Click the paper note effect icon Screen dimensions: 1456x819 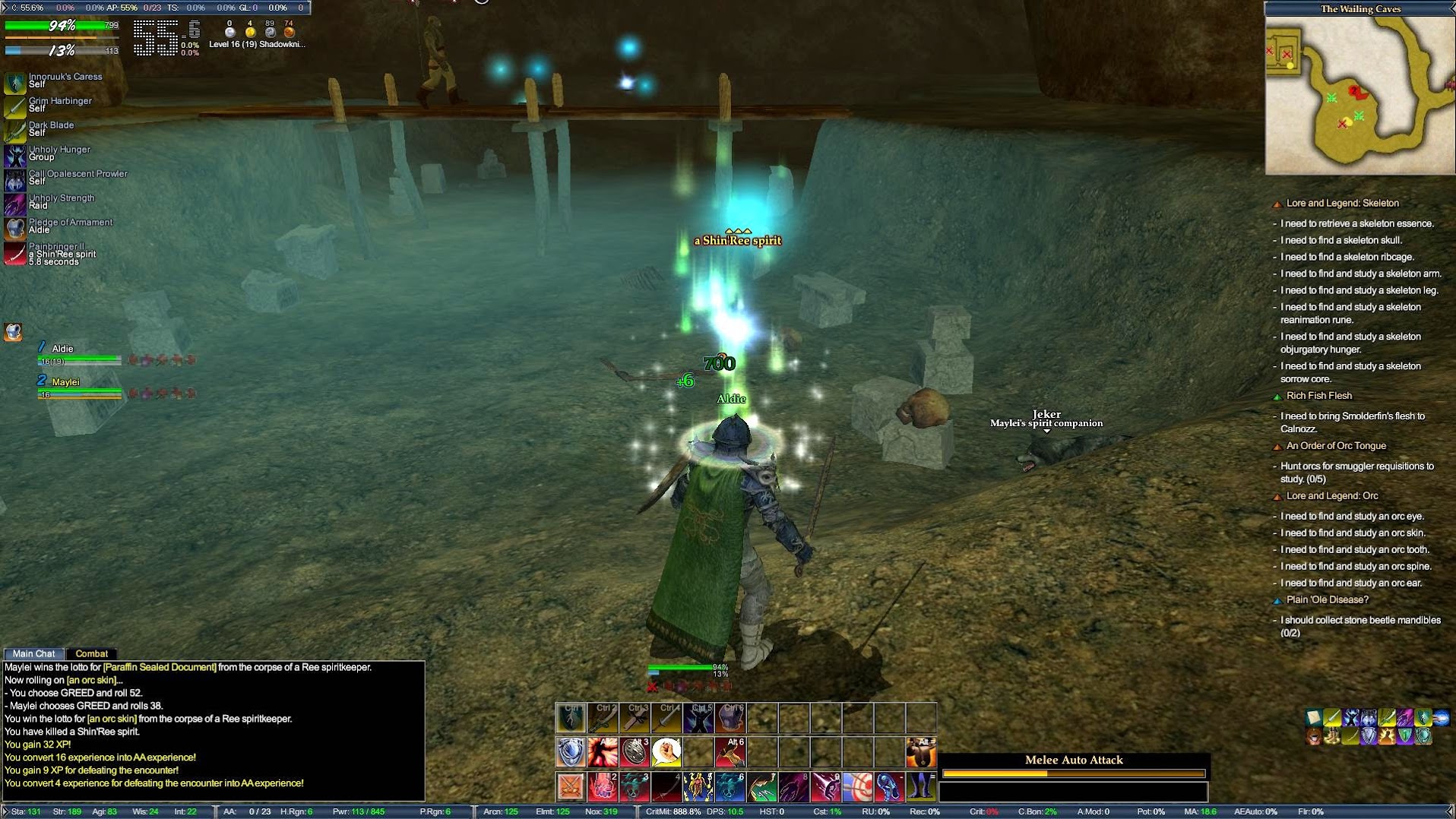(1313, 716)
